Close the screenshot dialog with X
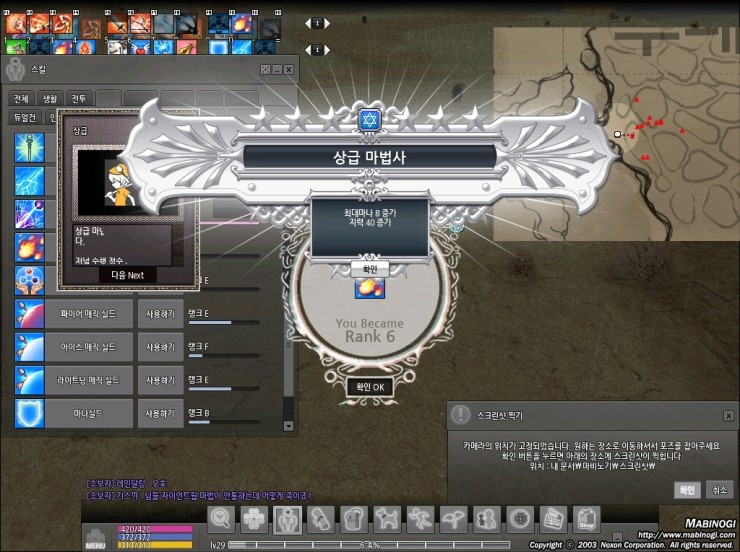 tap(727, 414)
